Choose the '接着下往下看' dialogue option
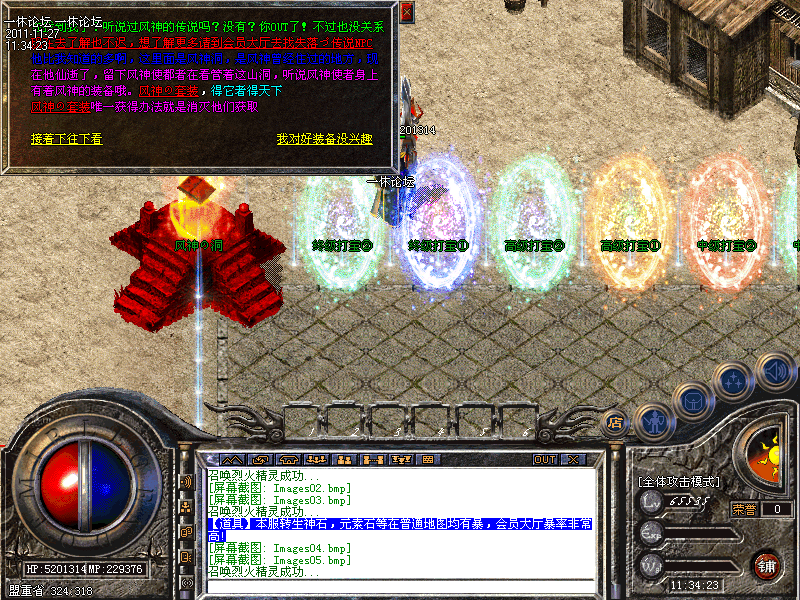The height and width of the screenshot is (600, 800). pyautogui.click(x=66, y=139)
